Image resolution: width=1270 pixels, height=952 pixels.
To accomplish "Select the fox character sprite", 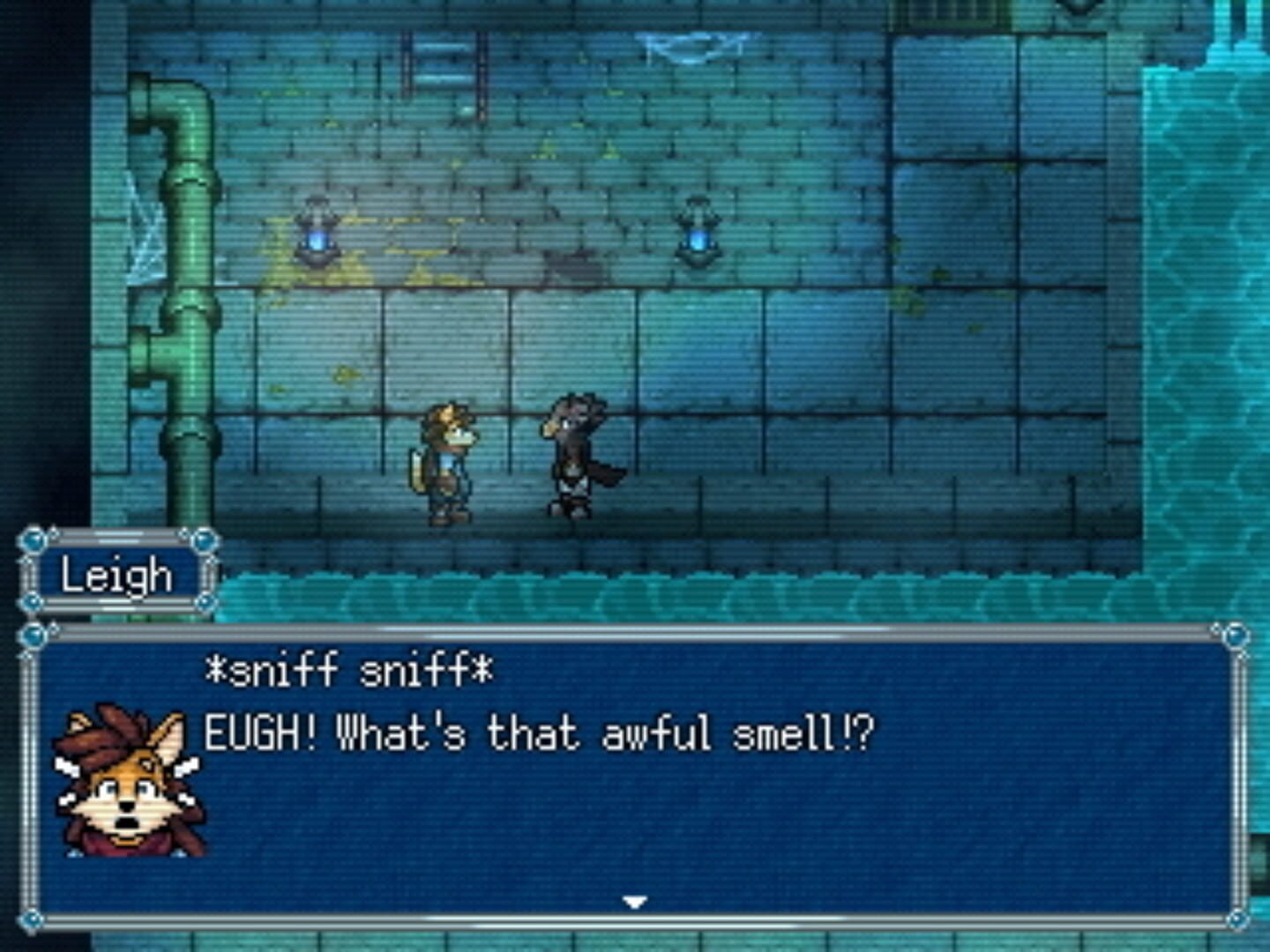I will (448, 458).
